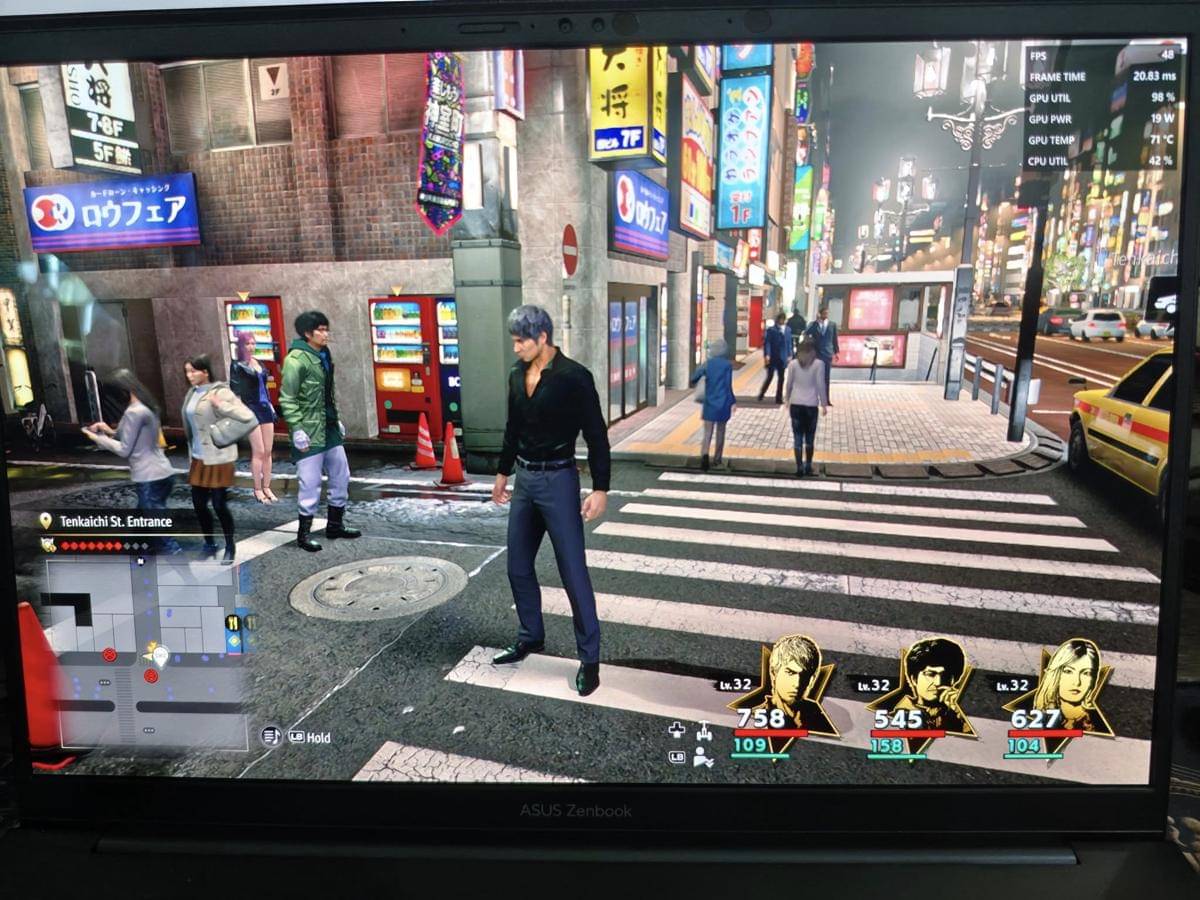Click the fork-and-knife restaurant marker on minimap
Viewport: 1200px width, 900px height.
[x=234, y=623]
